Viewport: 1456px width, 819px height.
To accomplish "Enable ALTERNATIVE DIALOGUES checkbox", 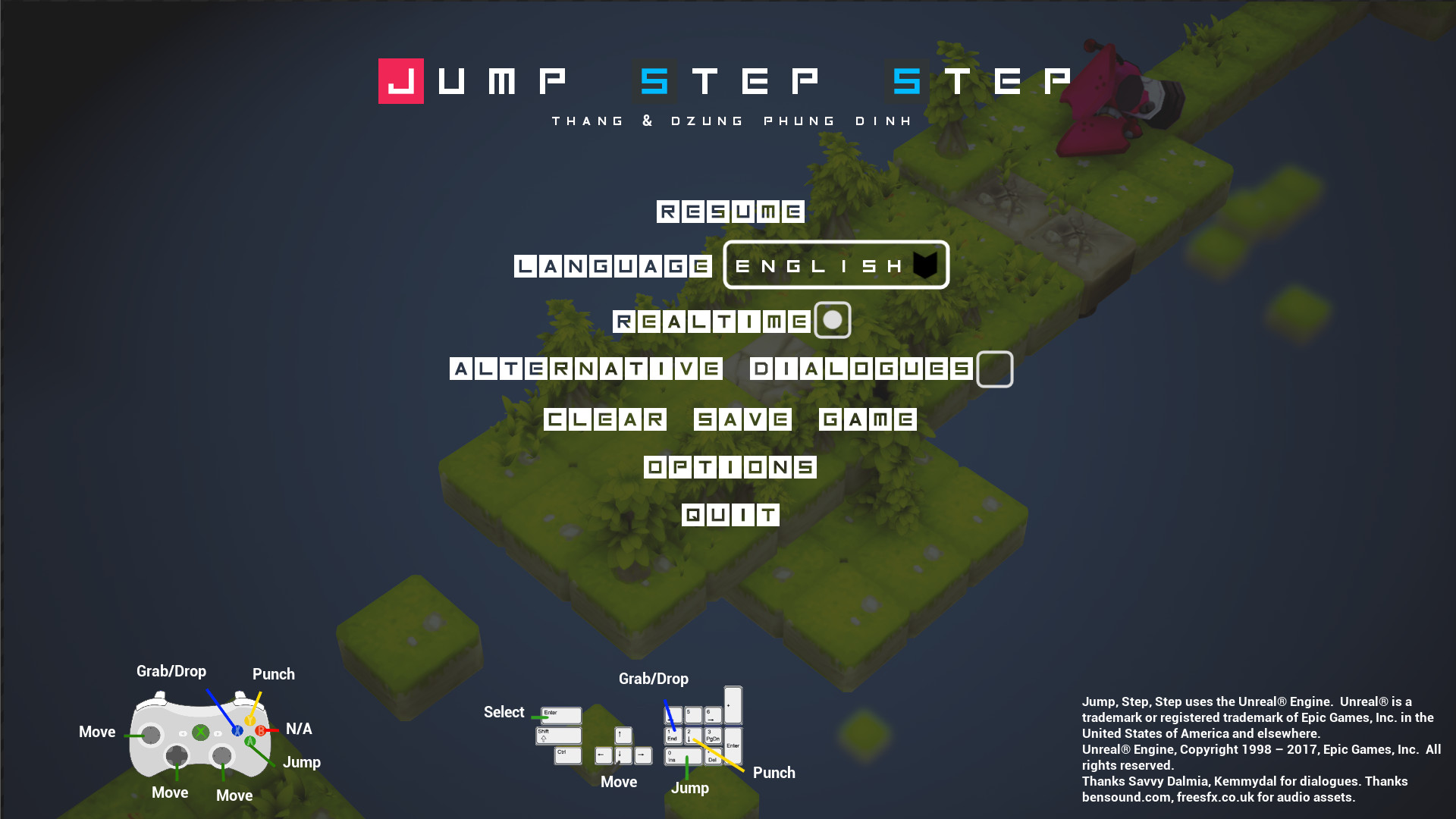I will click(x=994, y=370).
